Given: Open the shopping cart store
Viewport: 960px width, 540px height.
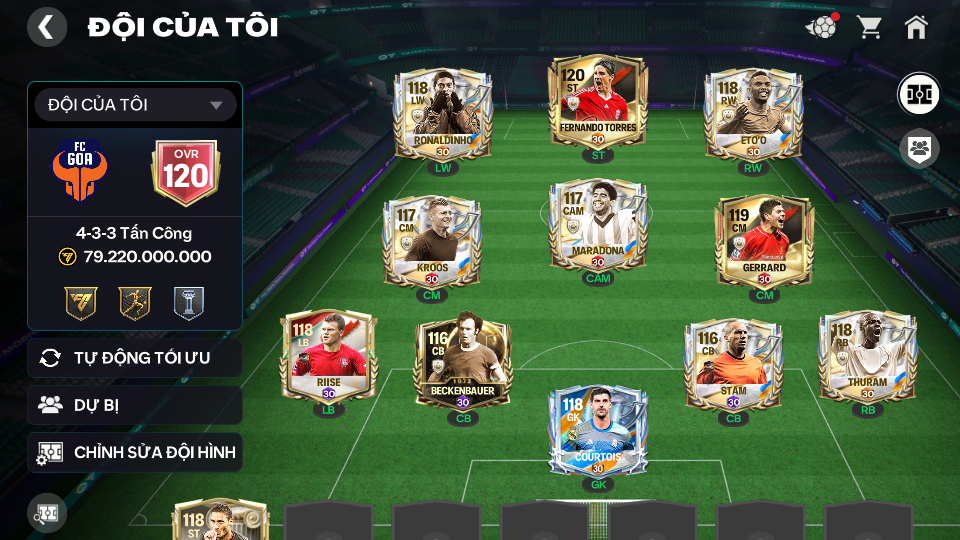Looking at the screenshot, I should (x=869, y=27).
